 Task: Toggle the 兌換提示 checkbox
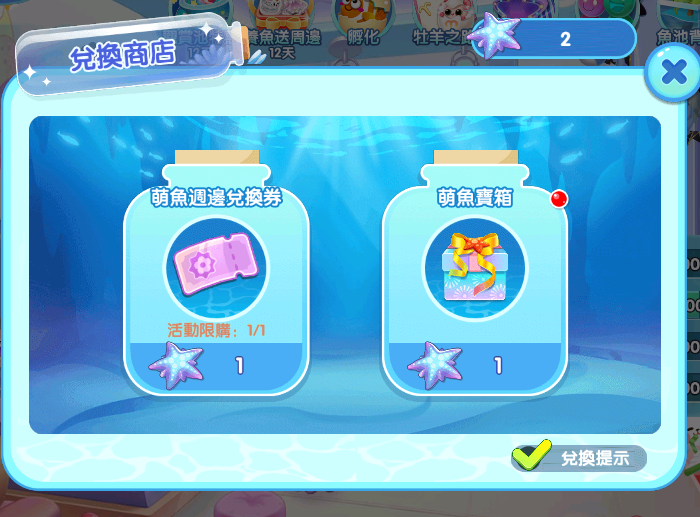point(531,457)
